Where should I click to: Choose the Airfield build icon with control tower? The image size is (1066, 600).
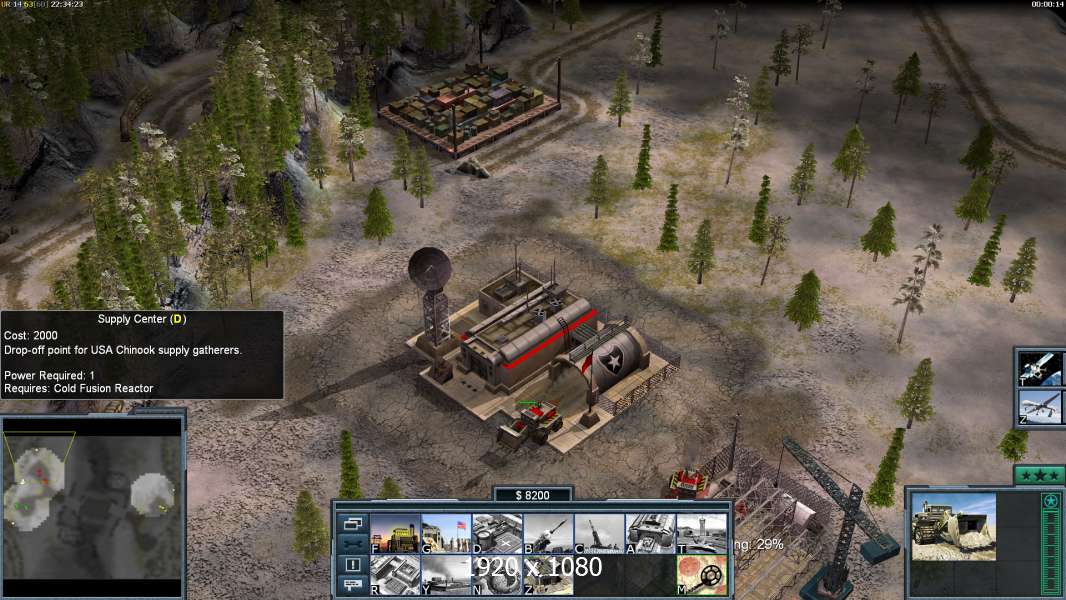(701, 533)
